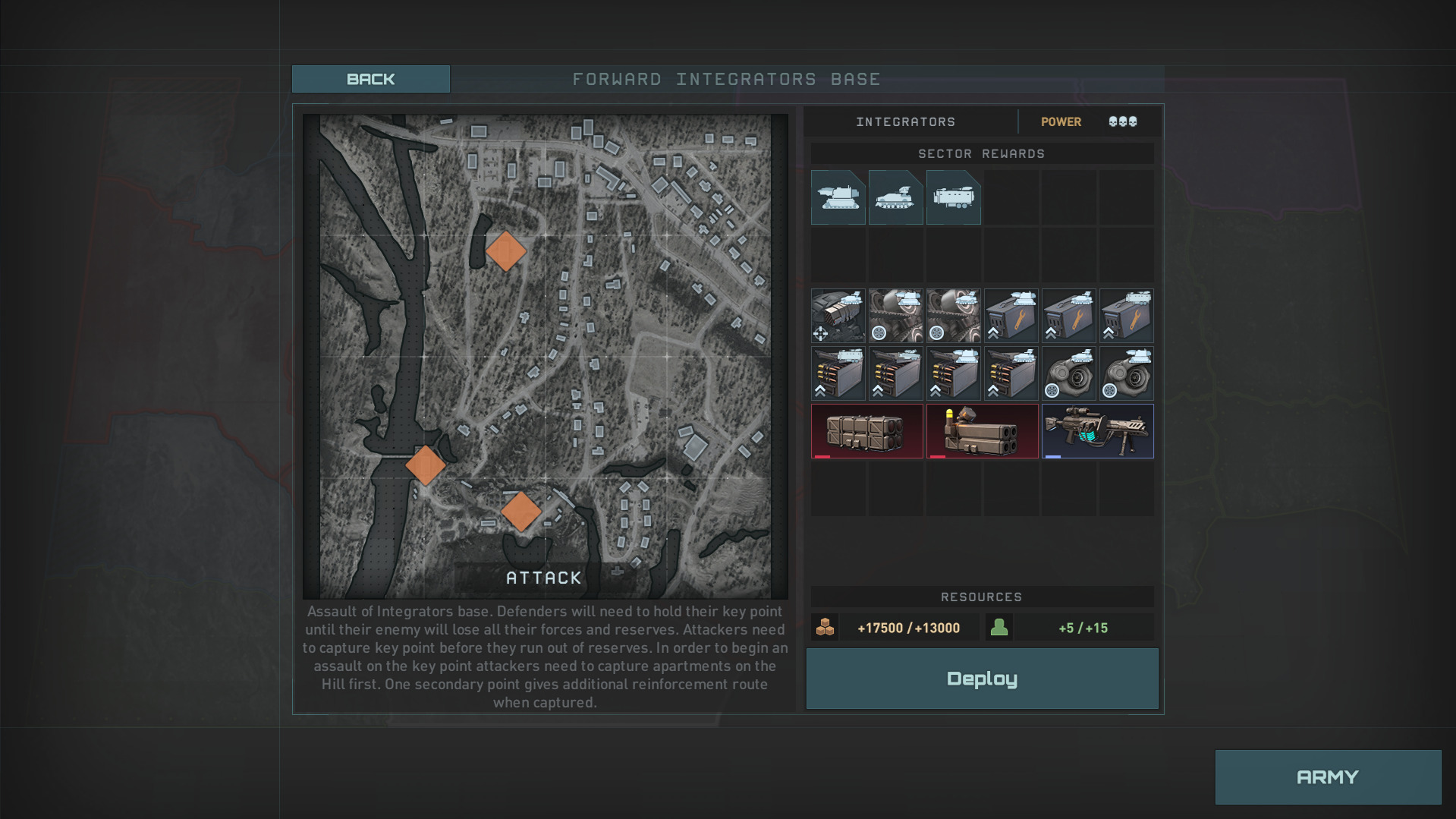Select an ammo belt crate with upgrade chevrons
This screenshot has width=1456, height=819.
click(x=838, y=373)
